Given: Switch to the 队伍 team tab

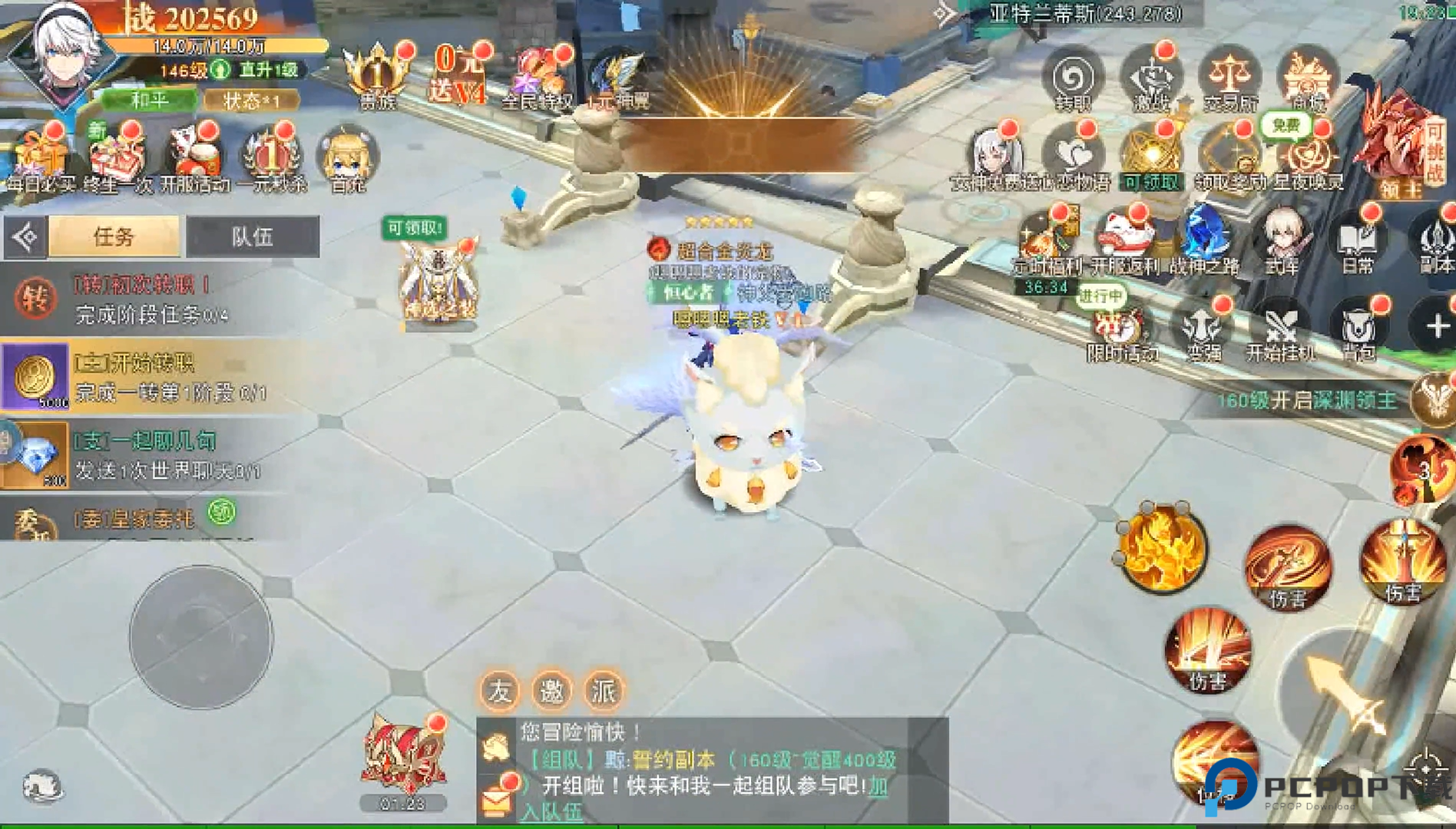Looking at the screenshot, I should click(x=253, y=236).
